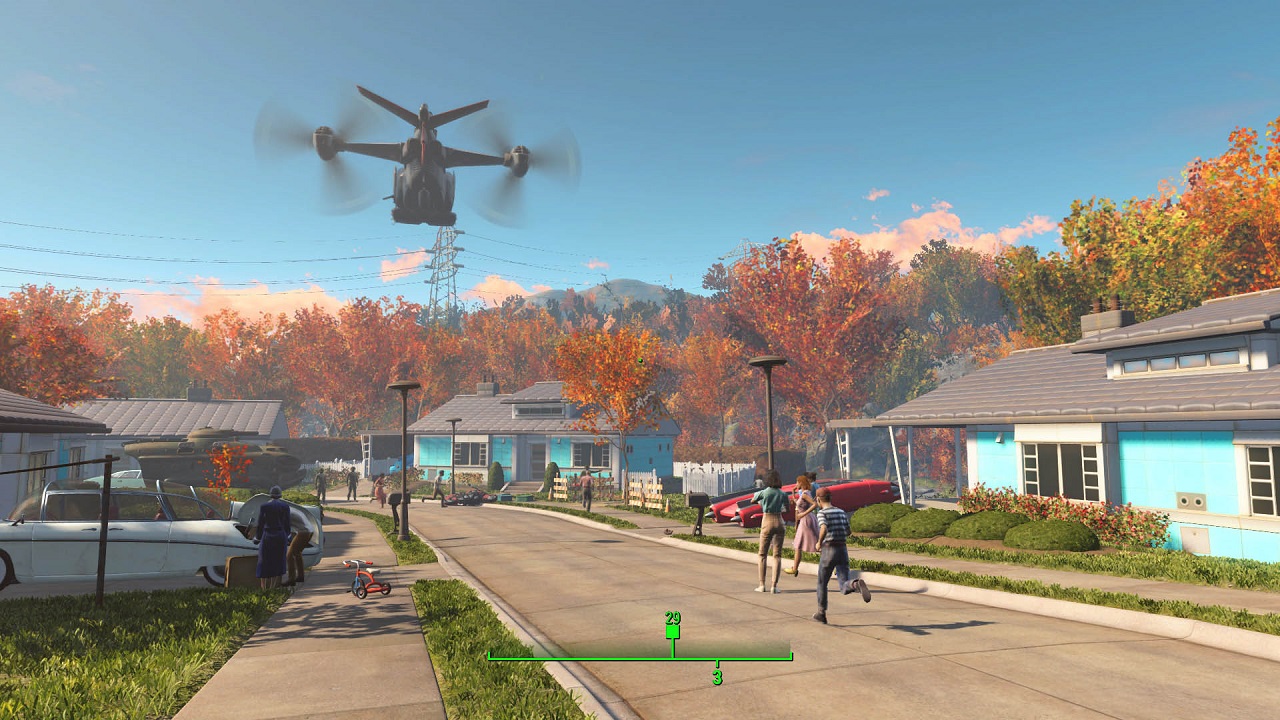This screenshot has width=1280, height=720.
Task: Click the left end of the compass bar
Action: (490, 658)
